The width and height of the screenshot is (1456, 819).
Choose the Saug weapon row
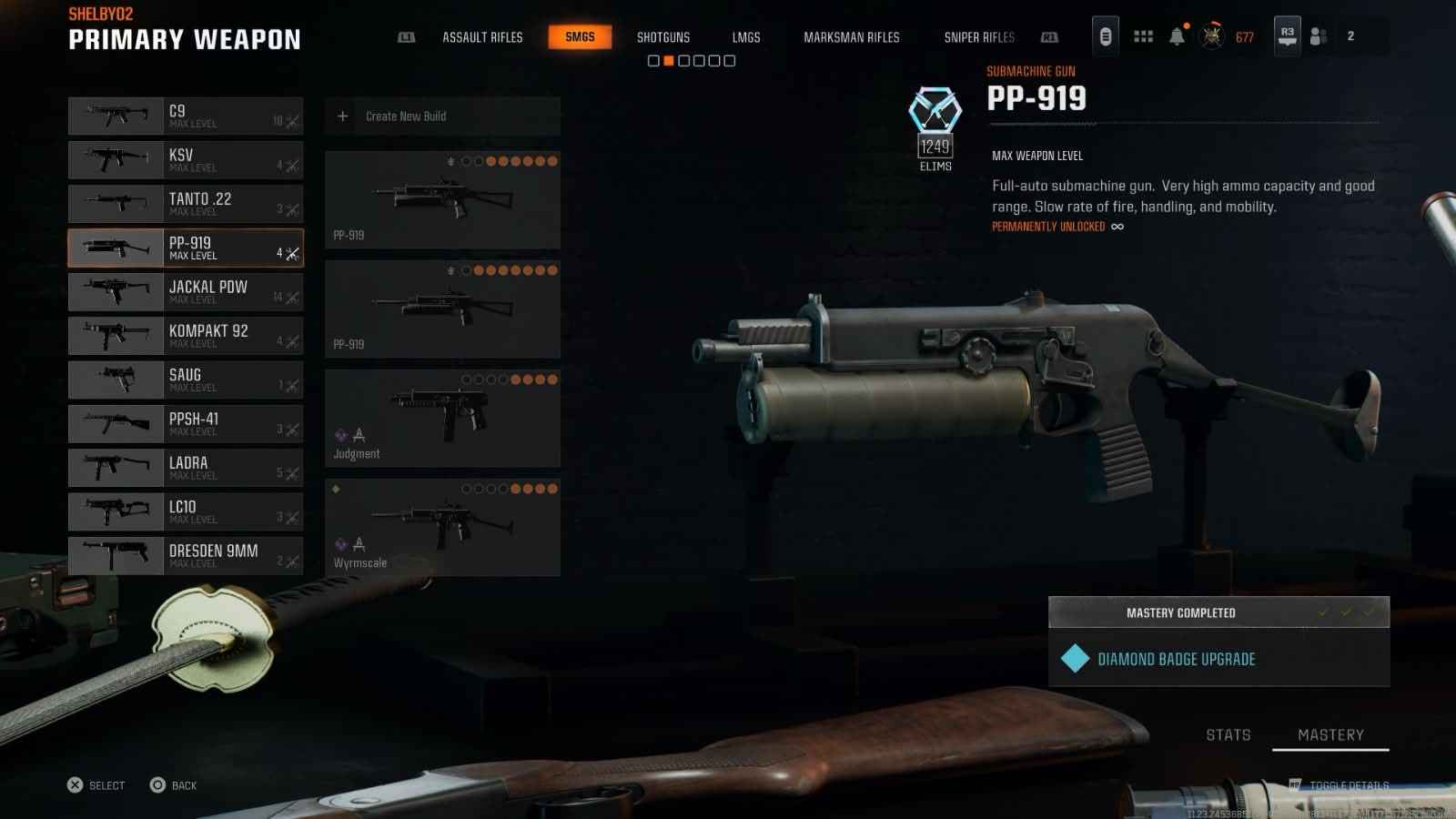186,379
